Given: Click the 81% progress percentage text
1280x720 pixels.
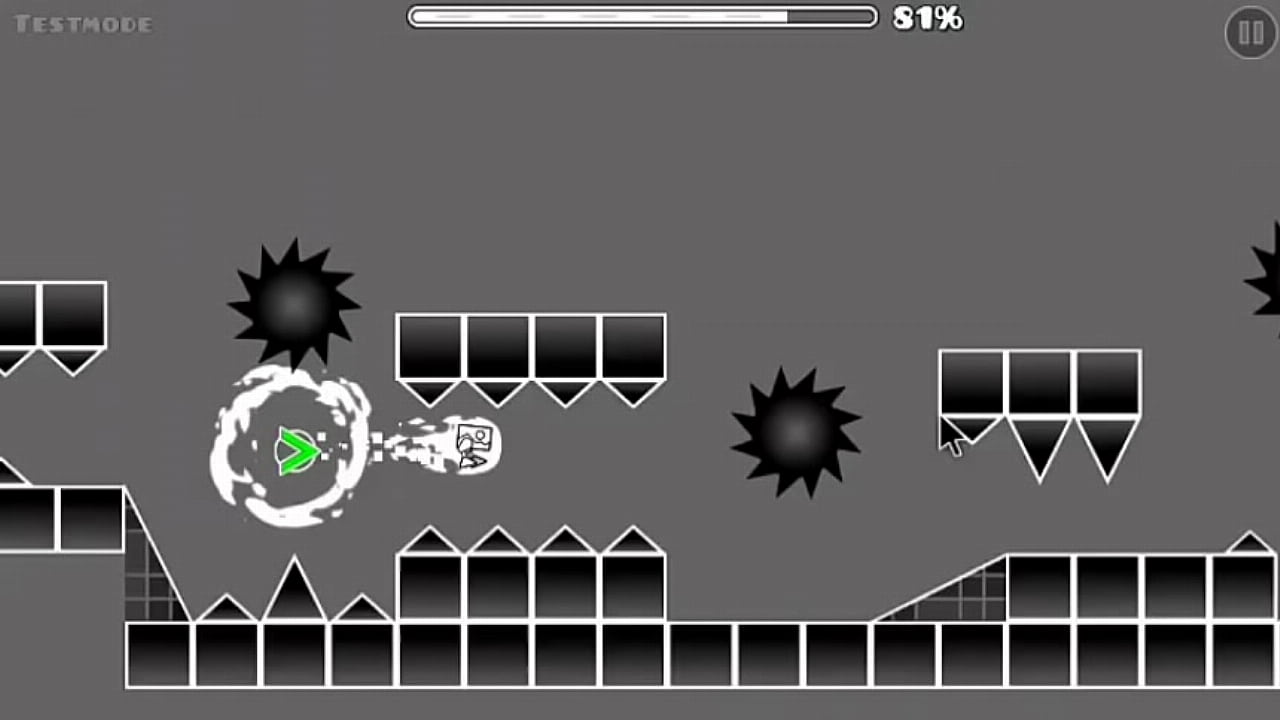Looking at the screenshot, I should pos(925,18).
